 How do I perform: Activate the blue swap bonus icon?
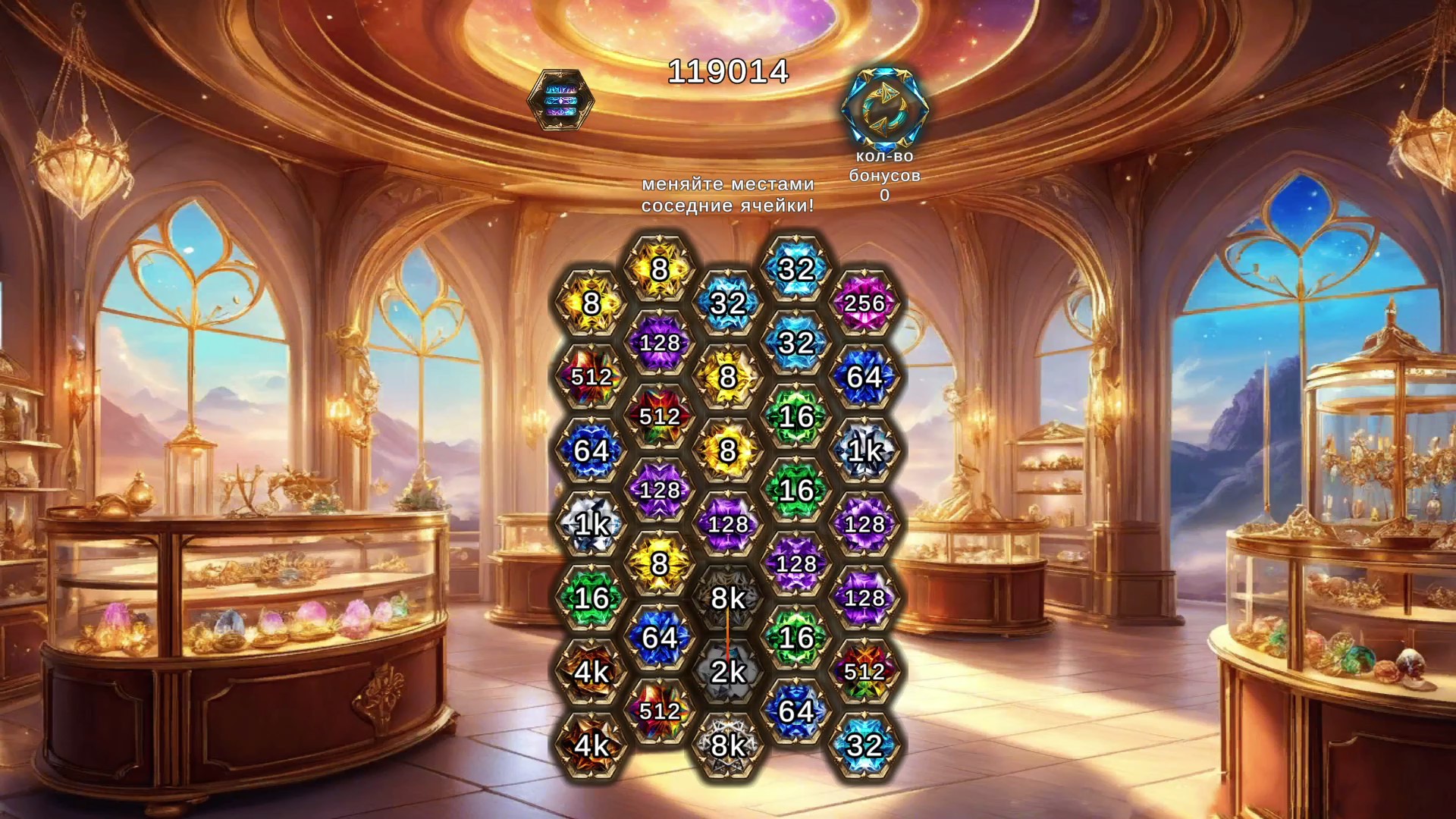pos(884,110)
